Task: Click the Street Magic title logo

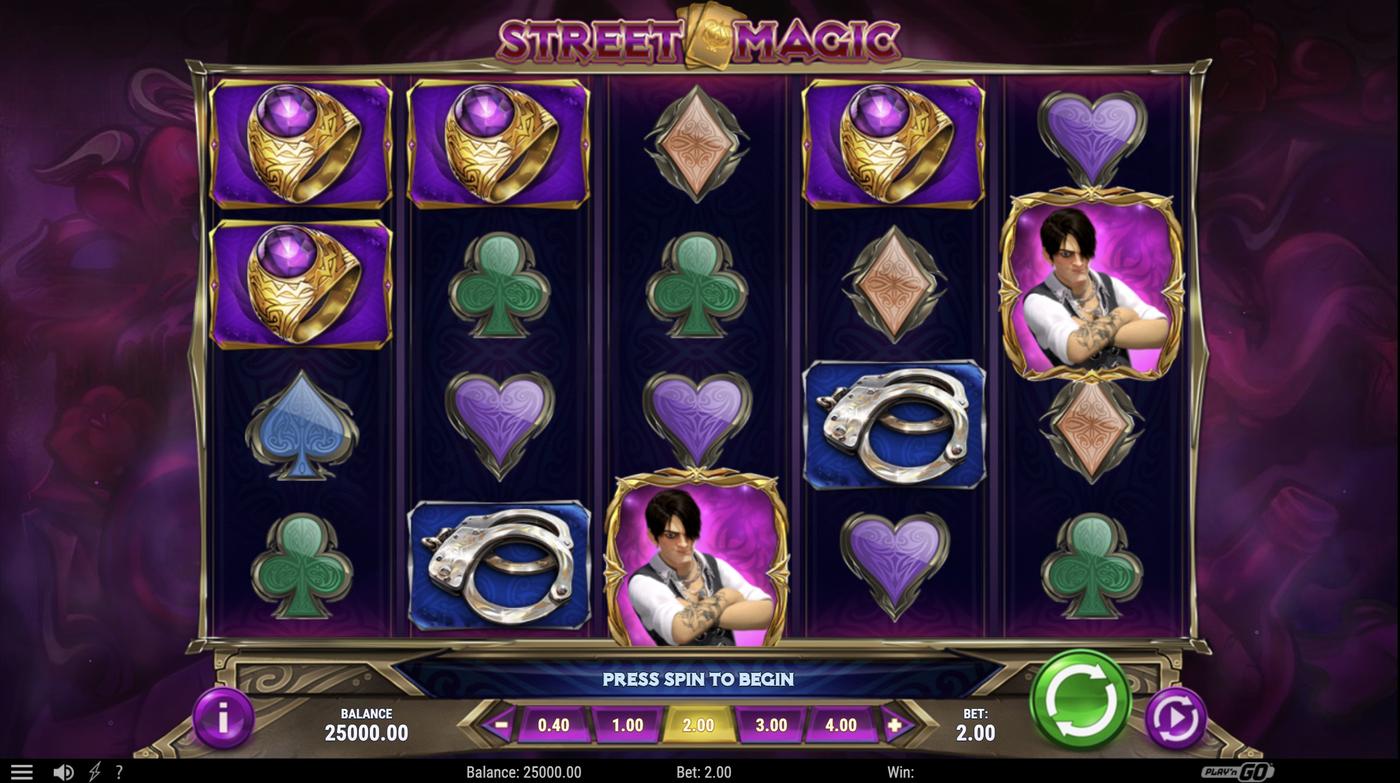Action: 700,38
